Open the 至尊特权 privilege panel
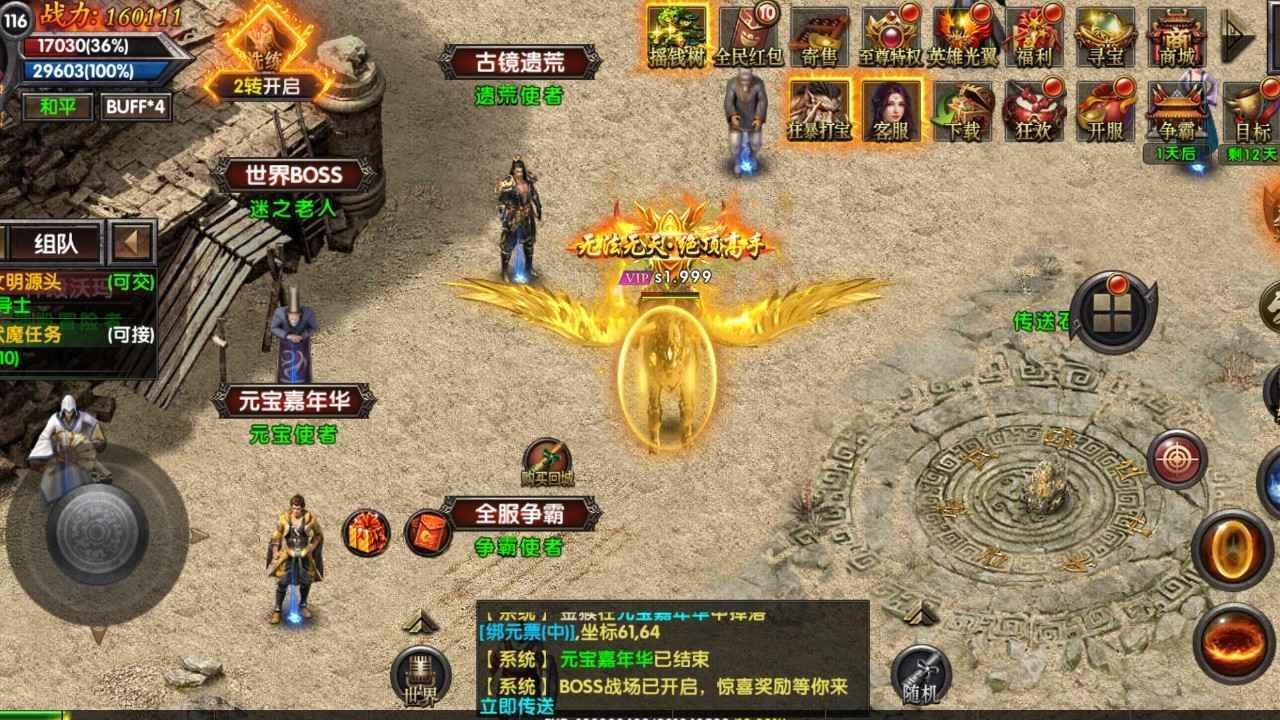Viewport: 1280px width, 720px height. tap(890, 35)
